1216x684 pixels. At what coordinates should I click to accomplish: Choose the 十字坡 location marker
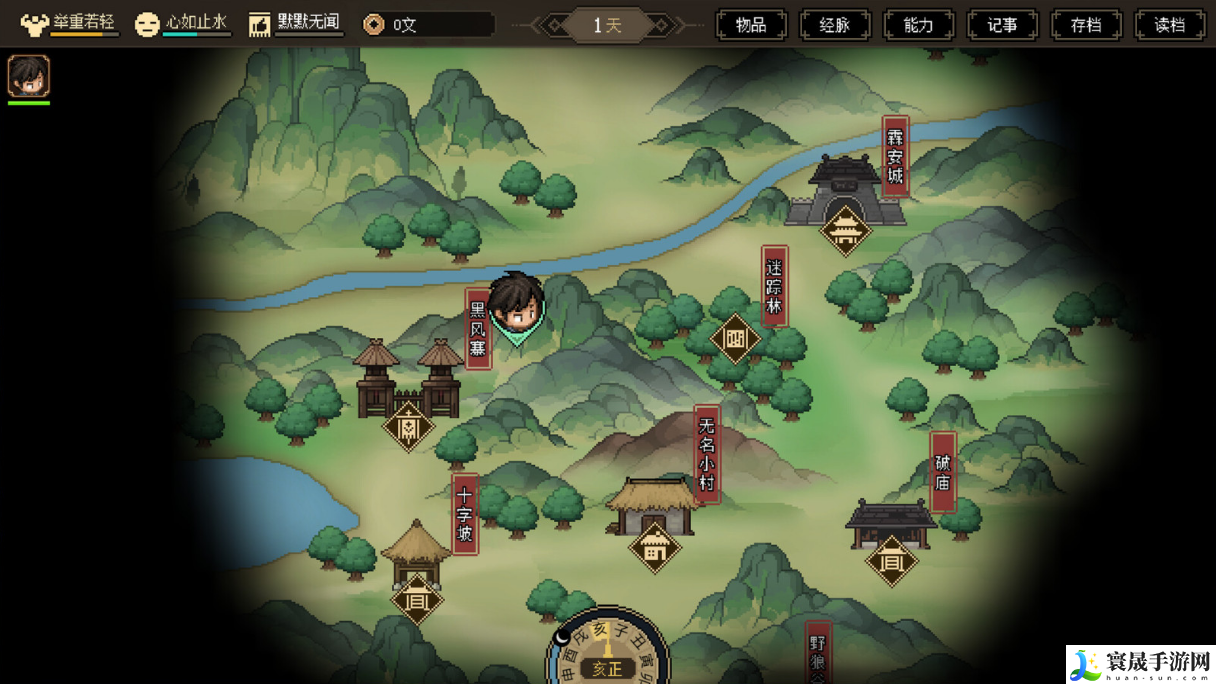pos(416,599)
